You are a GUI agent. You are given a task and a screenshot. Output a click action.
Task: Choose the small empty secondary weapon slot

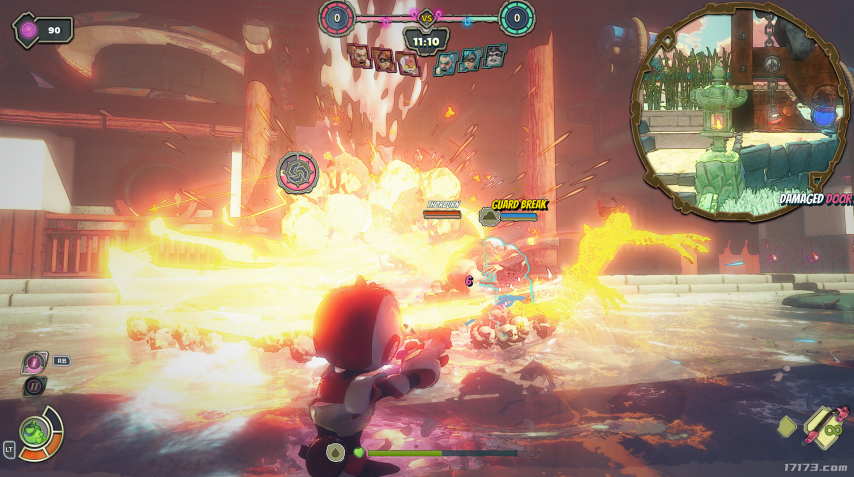[x=788, y=427]
